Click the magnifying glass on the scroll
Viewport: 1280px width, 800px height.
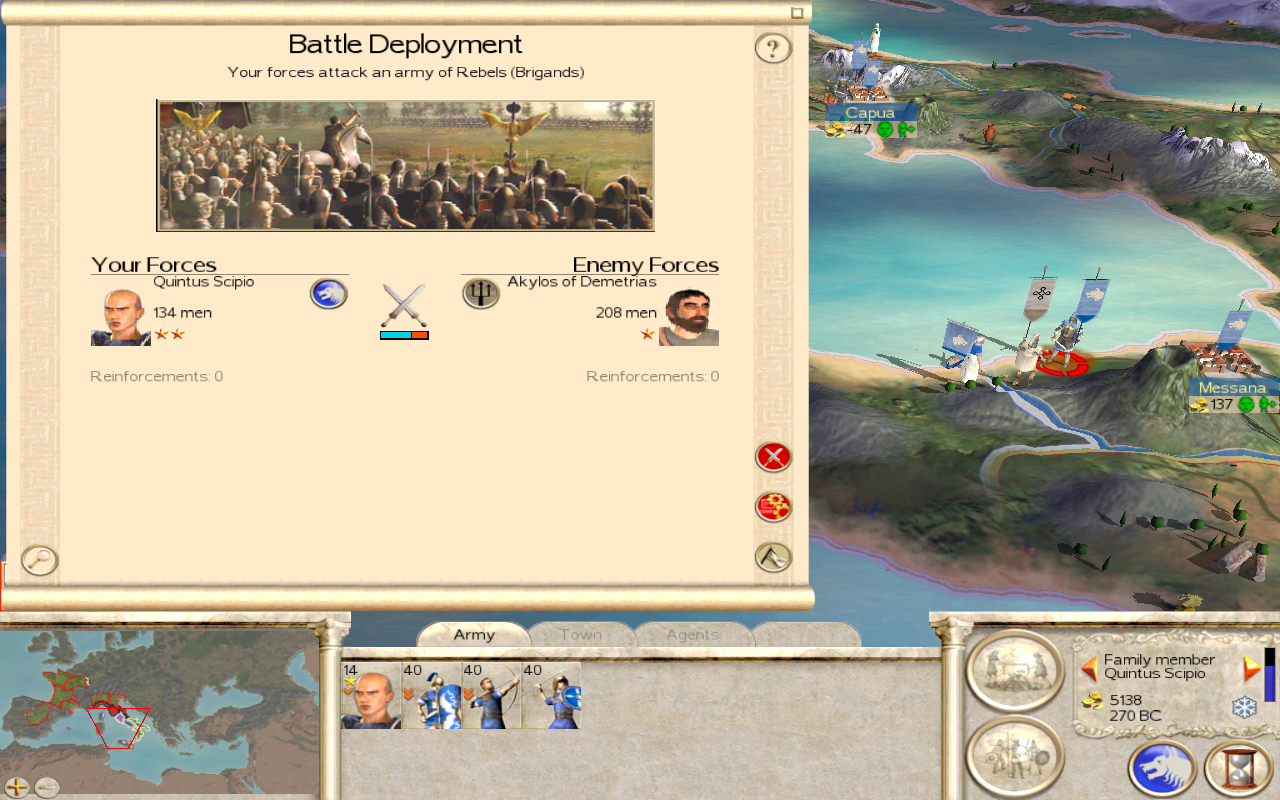click(x=40, y=560)
